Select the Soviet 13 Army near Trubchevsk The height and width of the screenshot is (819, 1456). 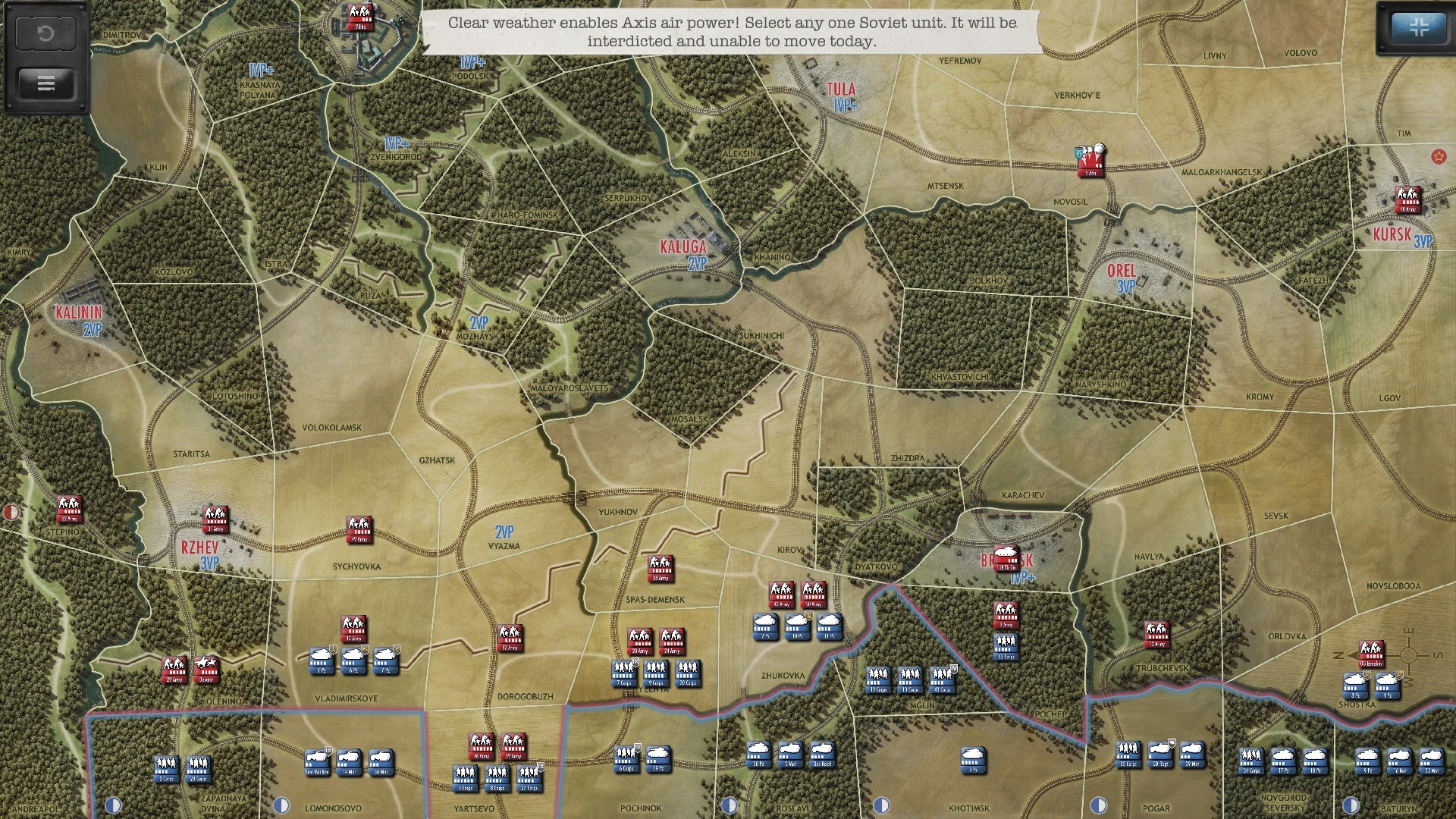click(1156, 634)
